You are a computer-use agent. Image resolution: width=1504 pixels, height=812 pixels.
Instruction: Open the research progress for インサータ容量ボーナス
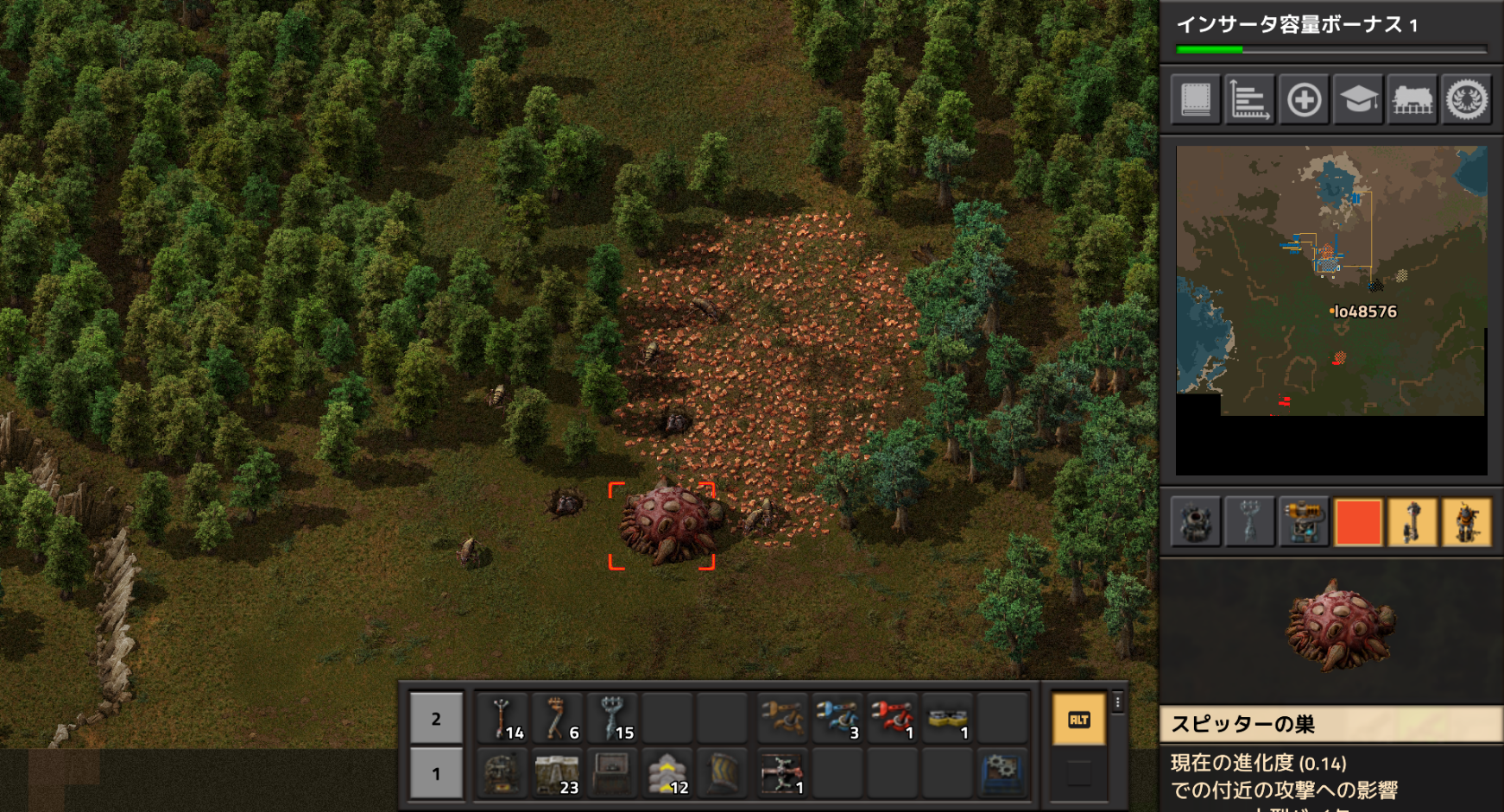[1330, 31]
